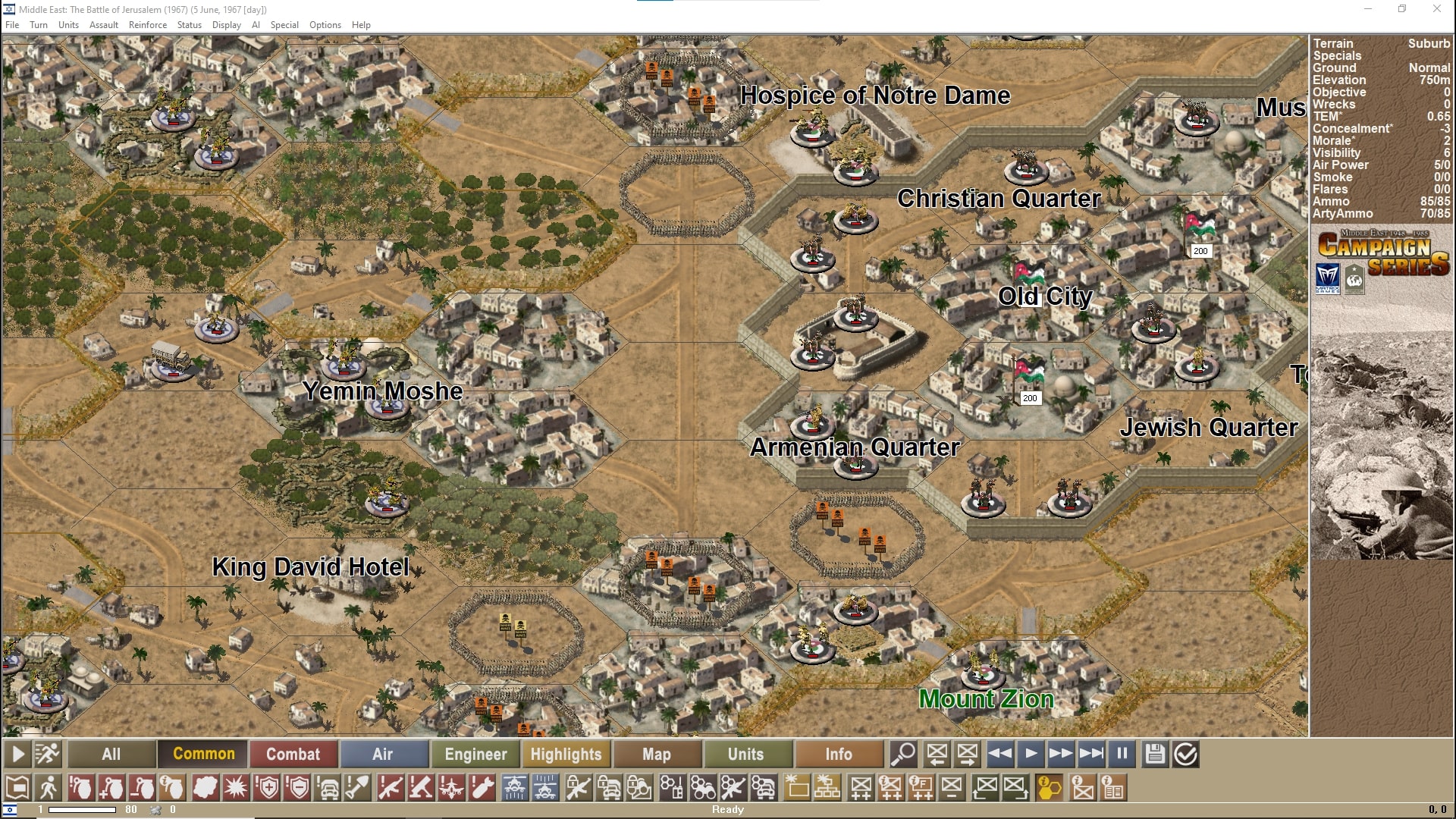Click the end turn checkmark icon
Image resolution: width=1456 pixels, height=819 pixels.
pos(1185,754)
